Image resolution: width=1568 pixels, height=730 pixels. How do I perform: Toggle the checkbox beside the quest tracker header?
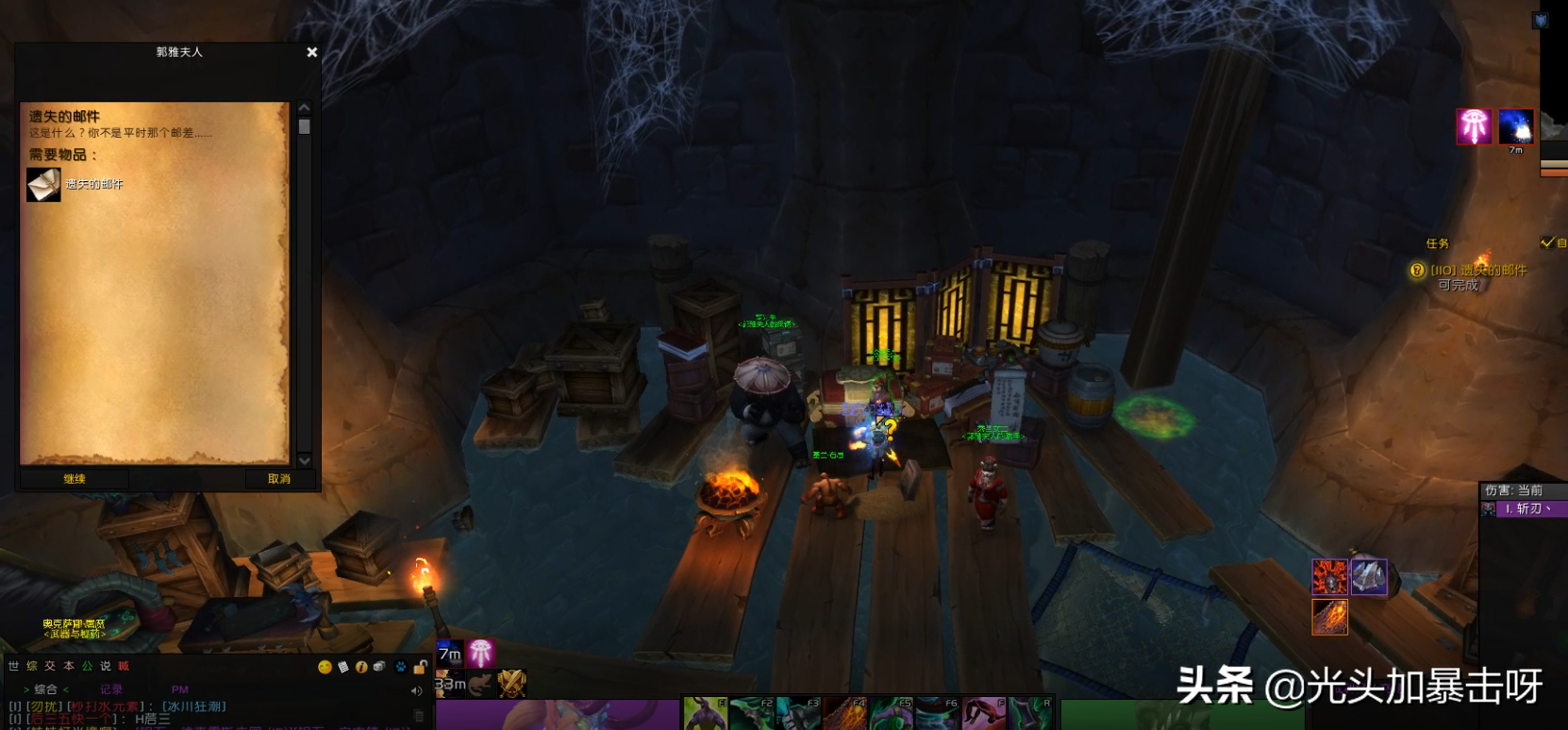pyautogui.click(x=1546, y=243)
